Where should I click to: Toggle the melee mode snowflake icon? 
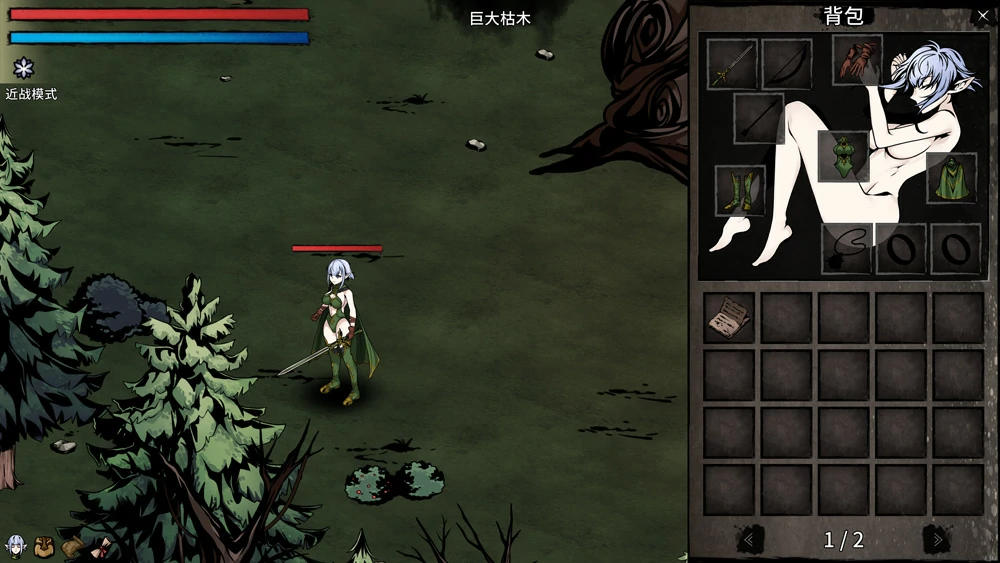23,68
